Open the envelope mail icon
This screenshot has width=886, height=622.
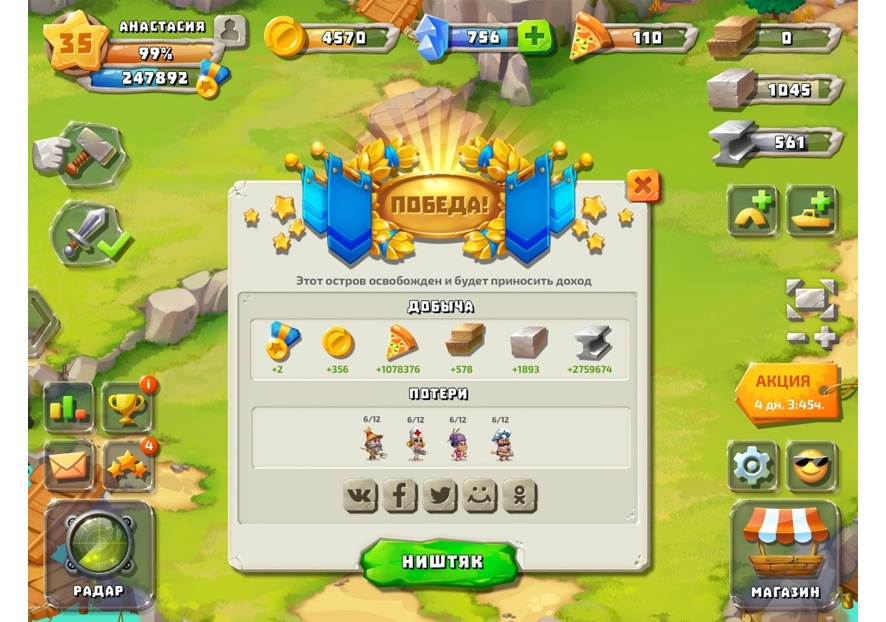[68, 465]
